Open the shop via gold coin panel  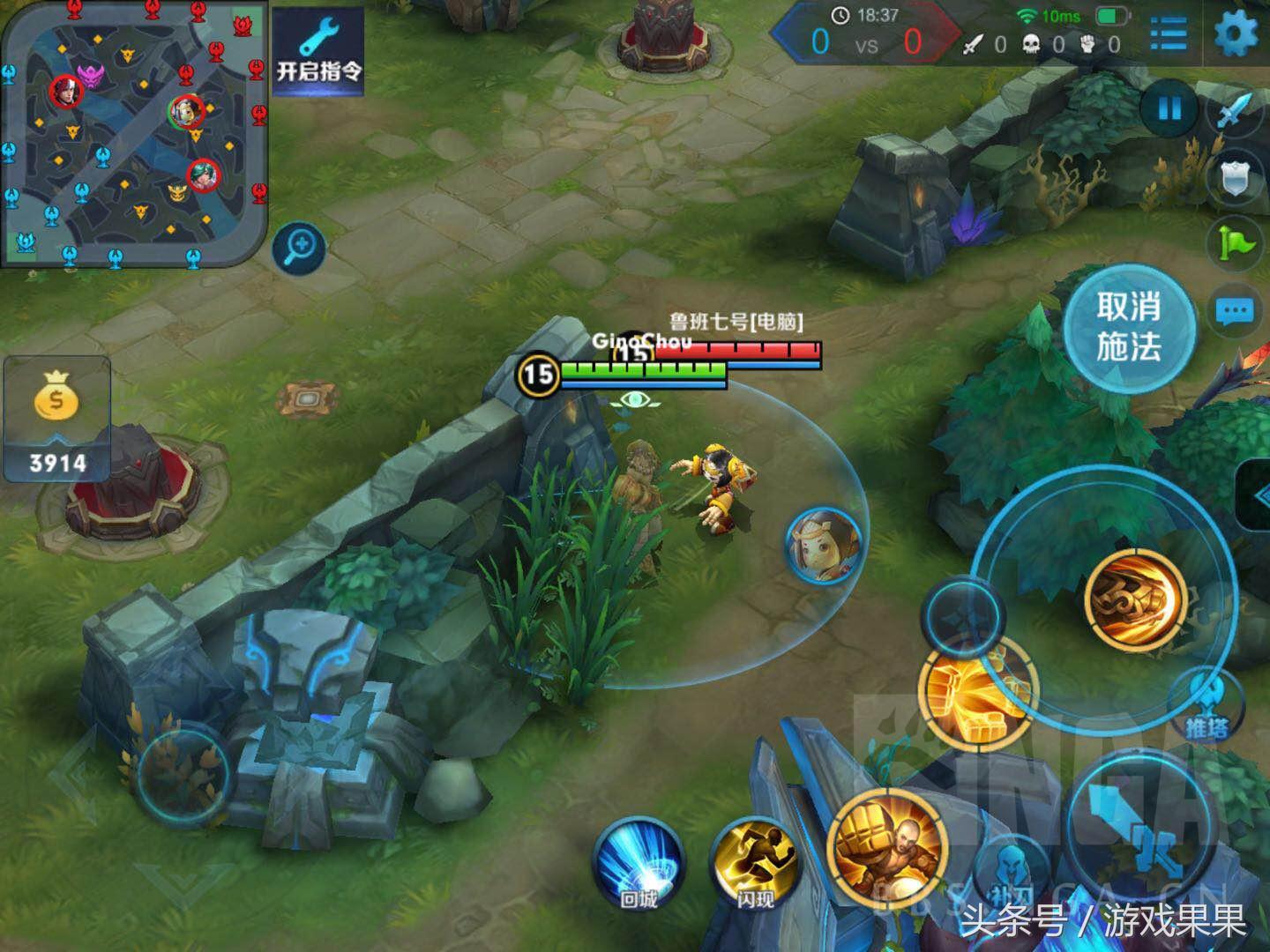57,420
